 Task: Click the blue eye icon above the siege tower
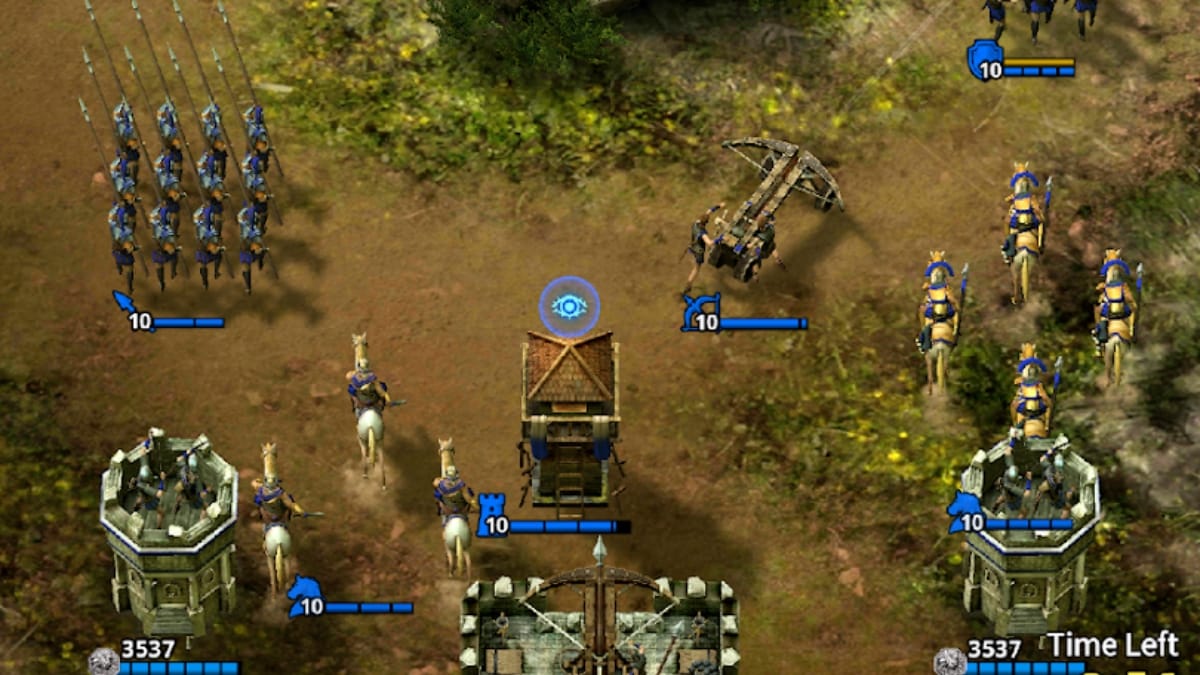[x=569, y=306]
